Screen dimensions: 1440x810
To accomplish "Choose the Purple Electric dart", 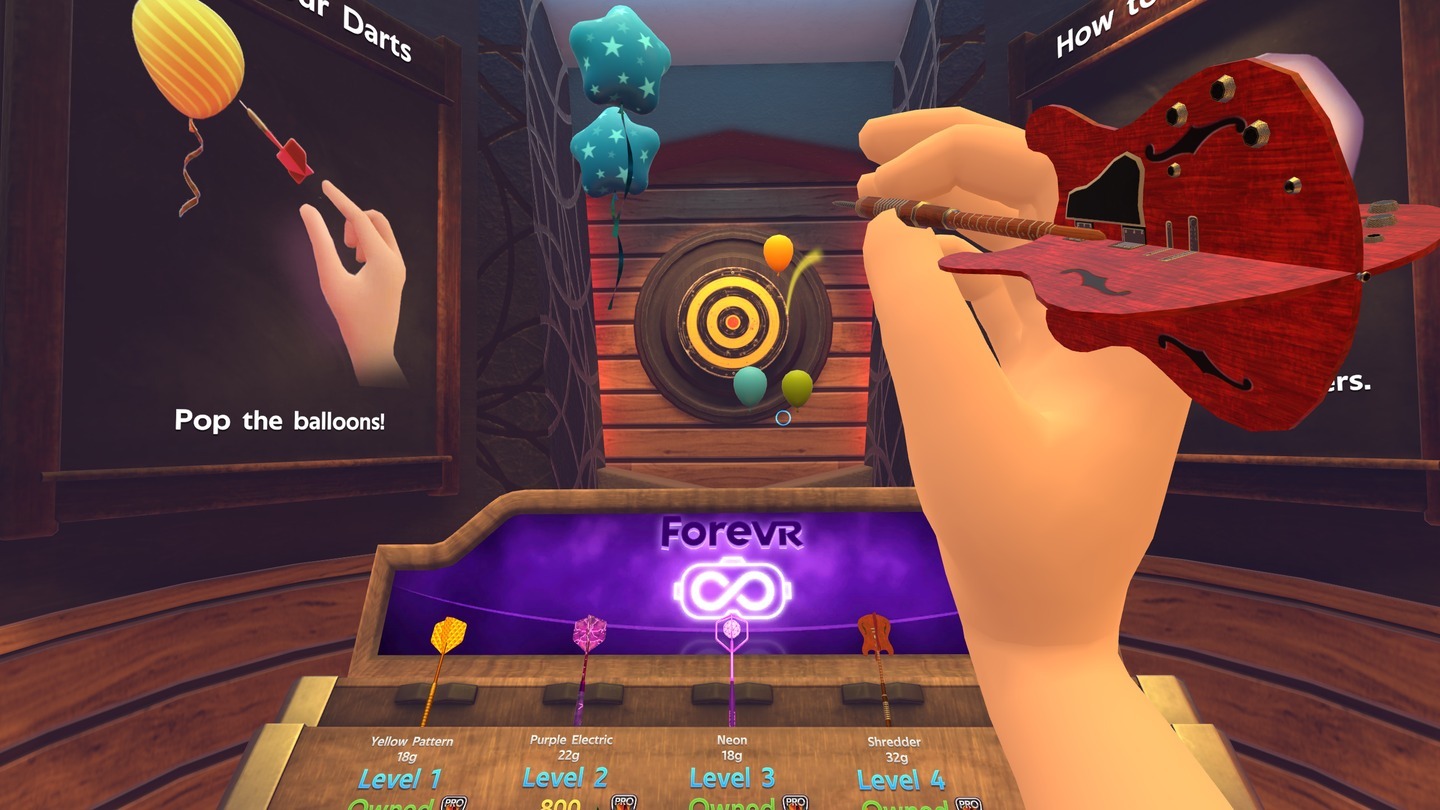I will (587, 658).
